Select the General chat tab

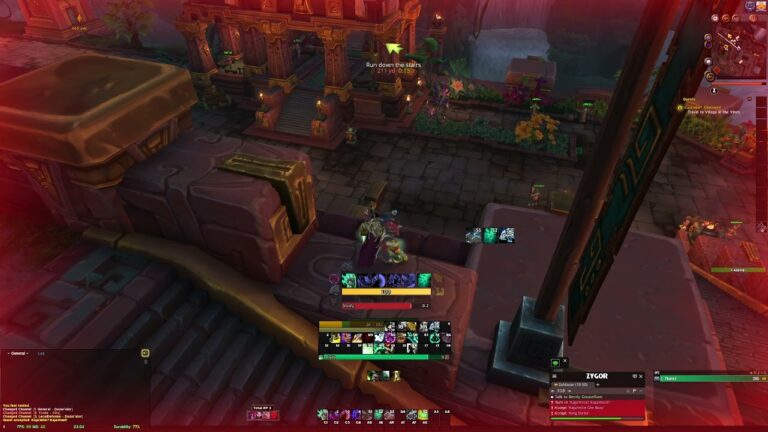pos(18,353)
